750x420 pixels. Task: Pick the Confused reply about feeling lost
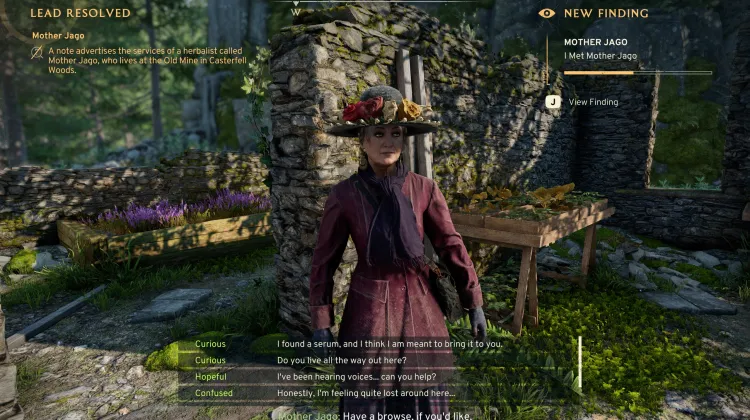click(x=372, y=394)
